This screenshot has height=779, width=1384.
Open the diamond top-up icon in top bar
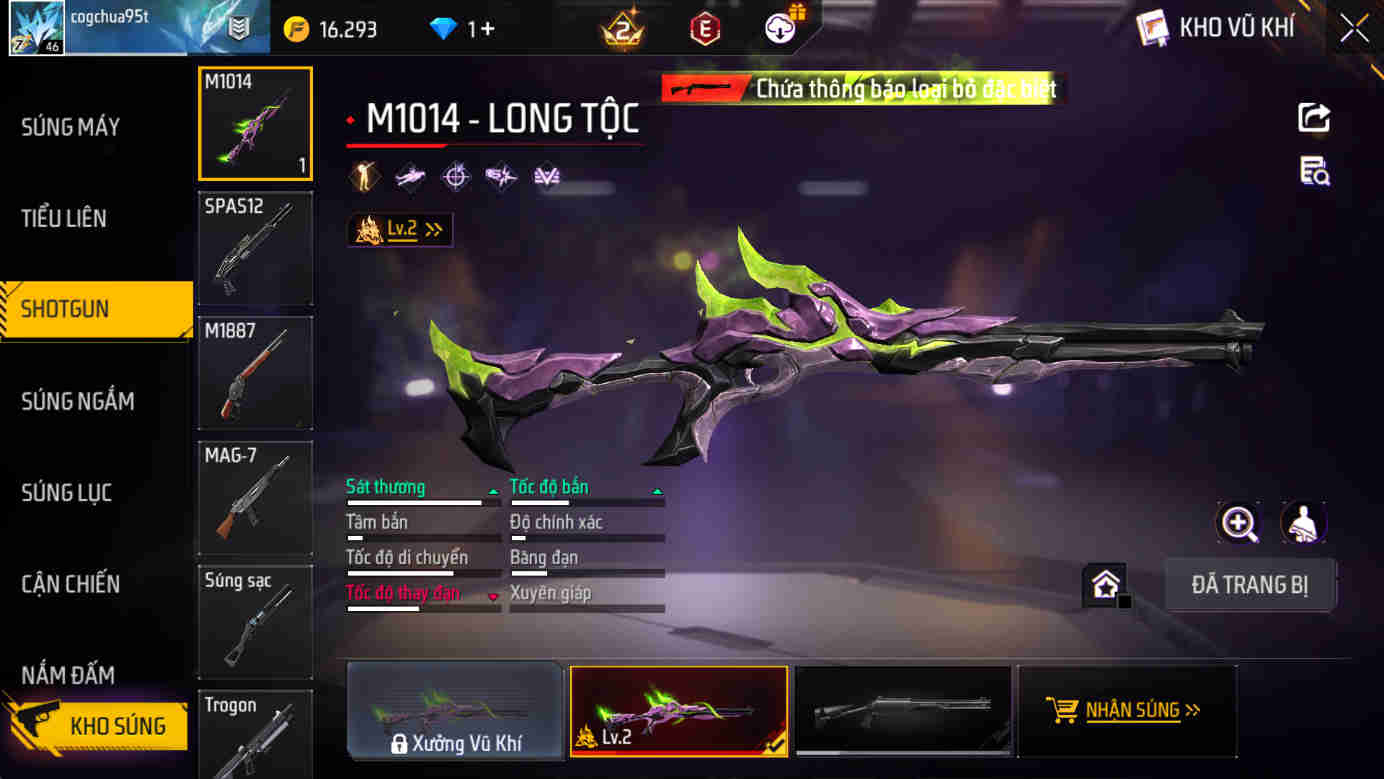(444, 28)
